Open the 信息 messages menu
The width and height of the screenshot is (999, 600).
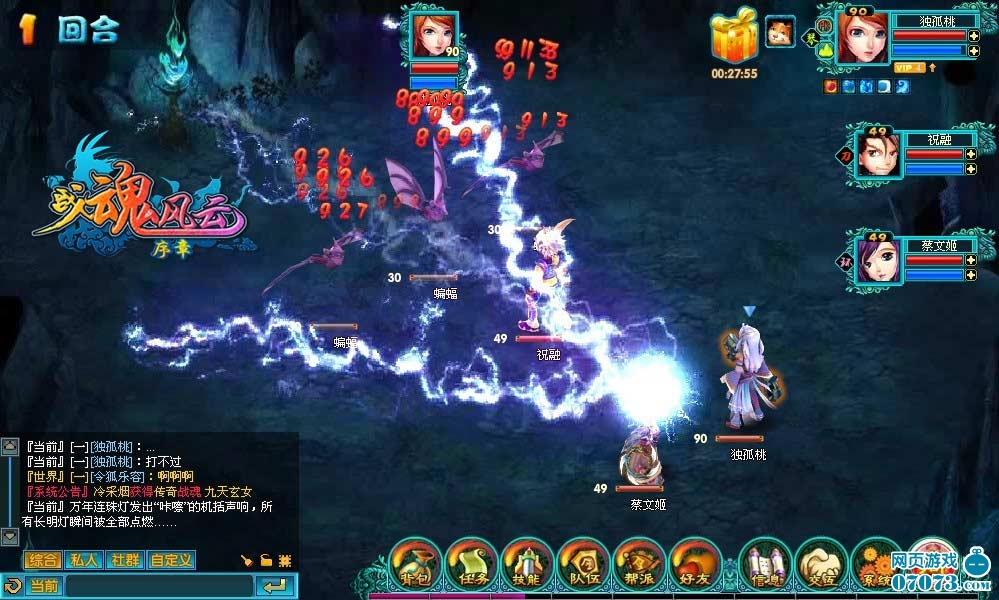pyautogui.click(x=765, y=566)
